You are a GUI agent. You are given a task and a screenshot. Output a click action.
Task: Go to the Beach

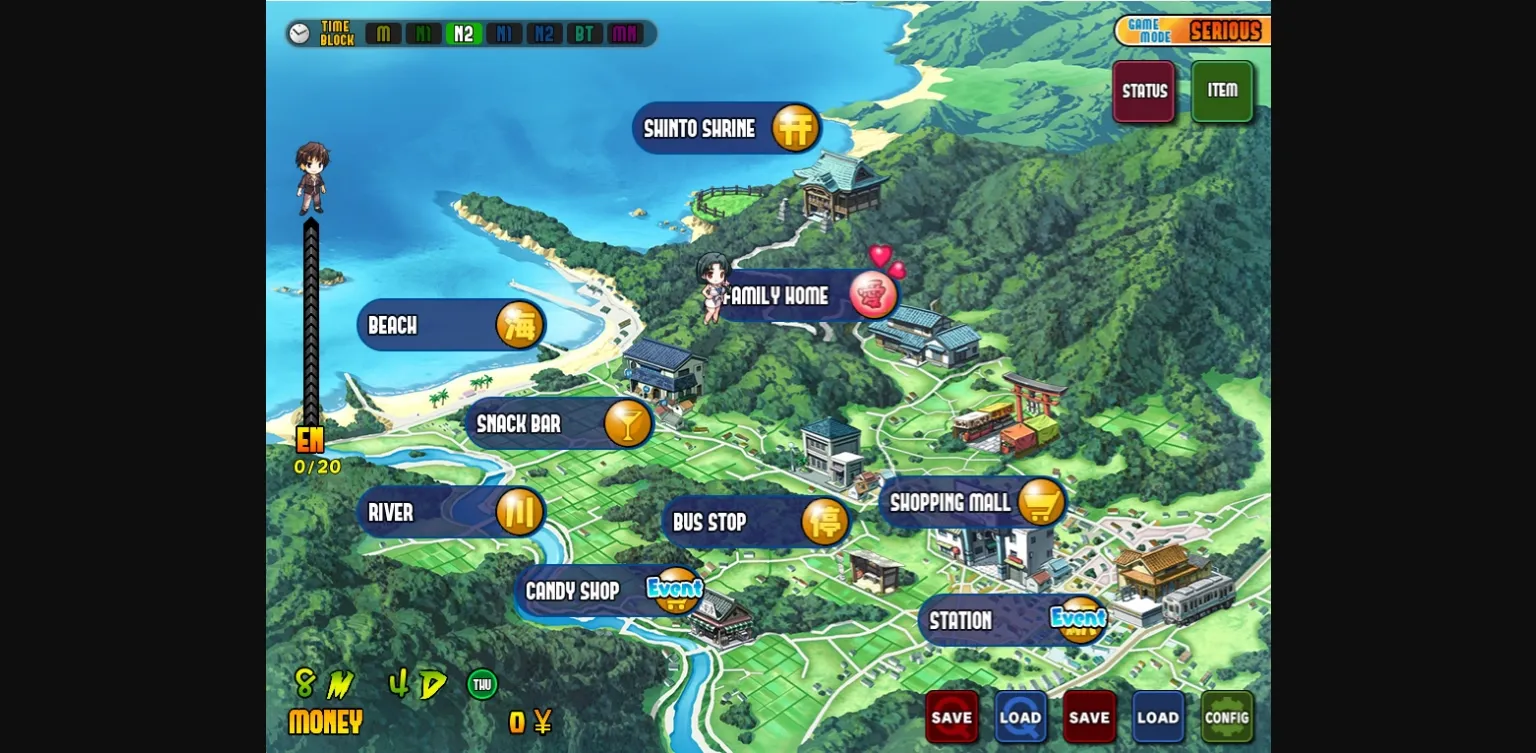[x=451, y=326]
